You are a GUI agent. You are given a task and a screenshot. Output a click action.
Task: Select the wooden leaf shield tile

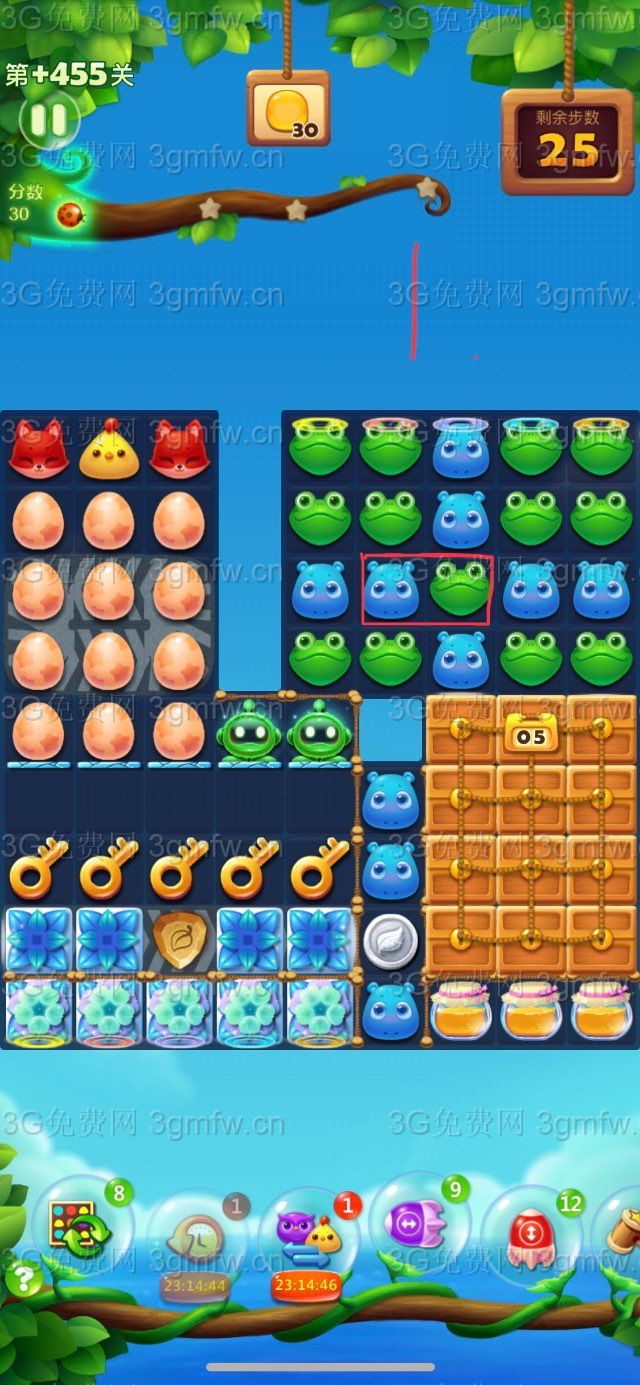coord(180,940)
